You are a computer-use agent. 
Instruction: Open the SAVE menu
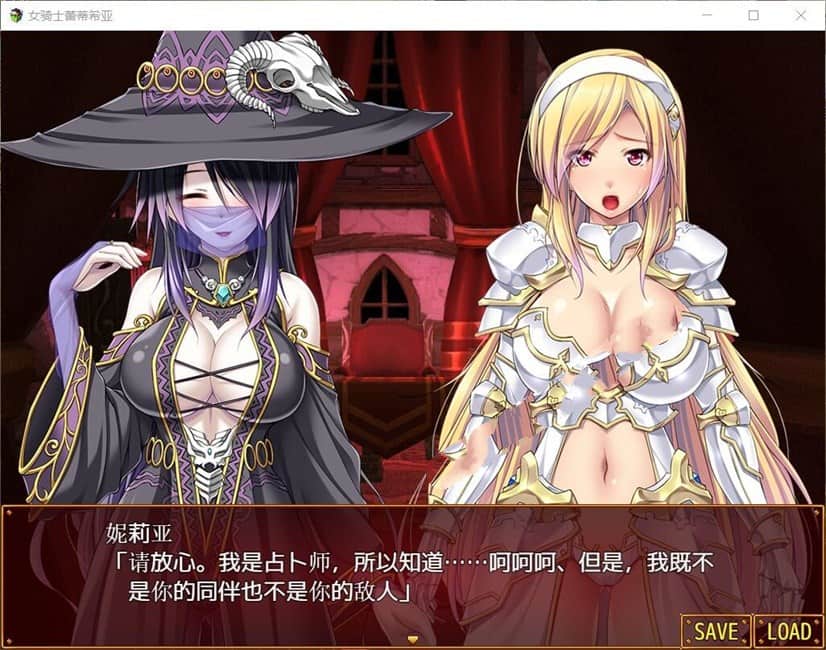[x=715, y=631]
